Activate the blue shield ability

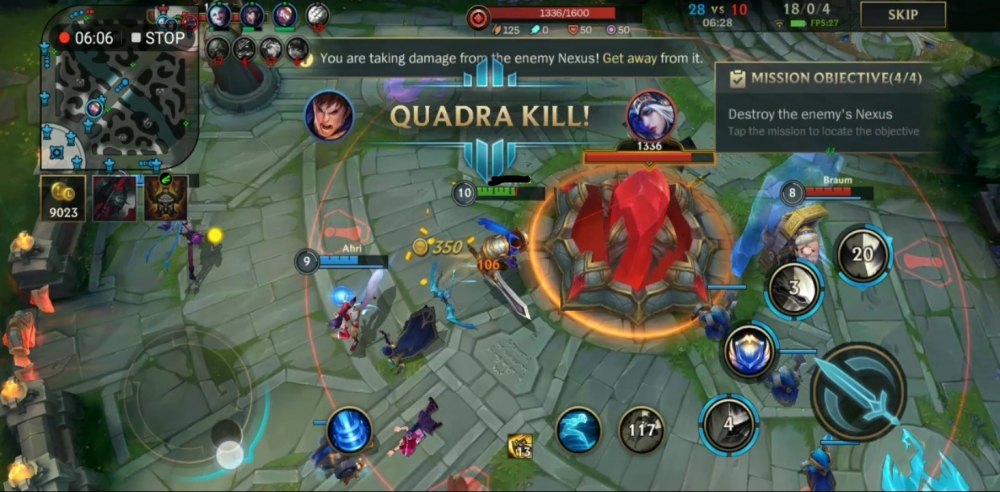coord(750,352)
